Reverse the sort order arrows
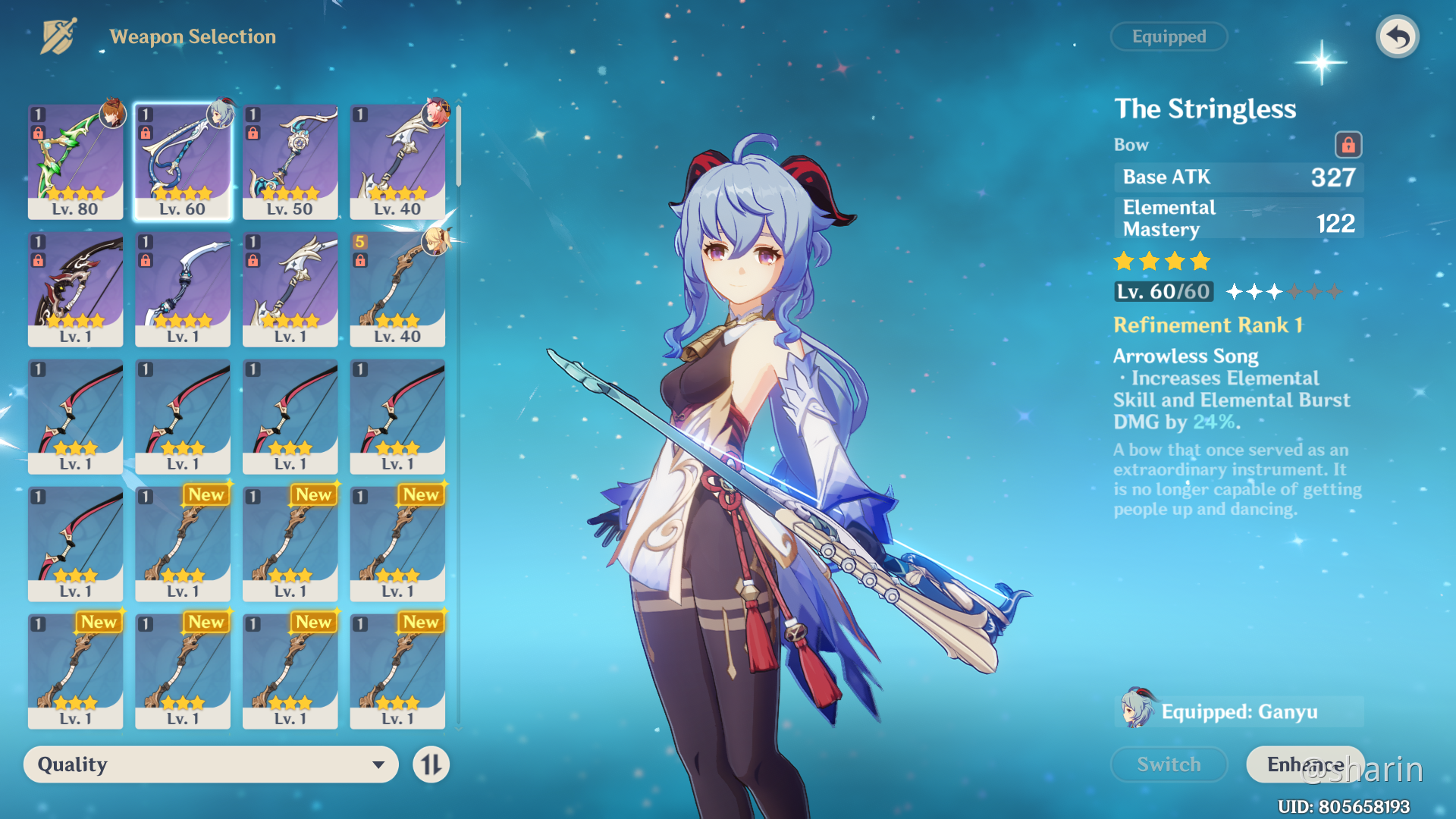This screenshot has width=1456, height=819. tap(431, 764)
